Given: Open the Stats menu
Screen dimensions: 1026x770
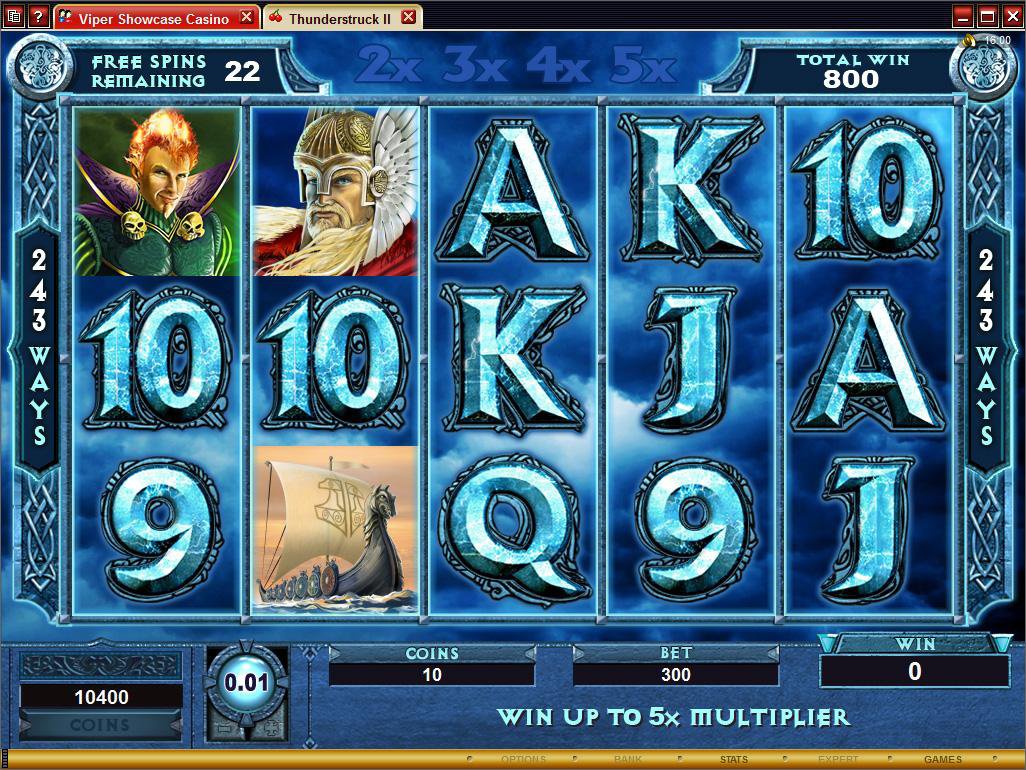Looking at the screenshot, I should click(x=733, y=760).
